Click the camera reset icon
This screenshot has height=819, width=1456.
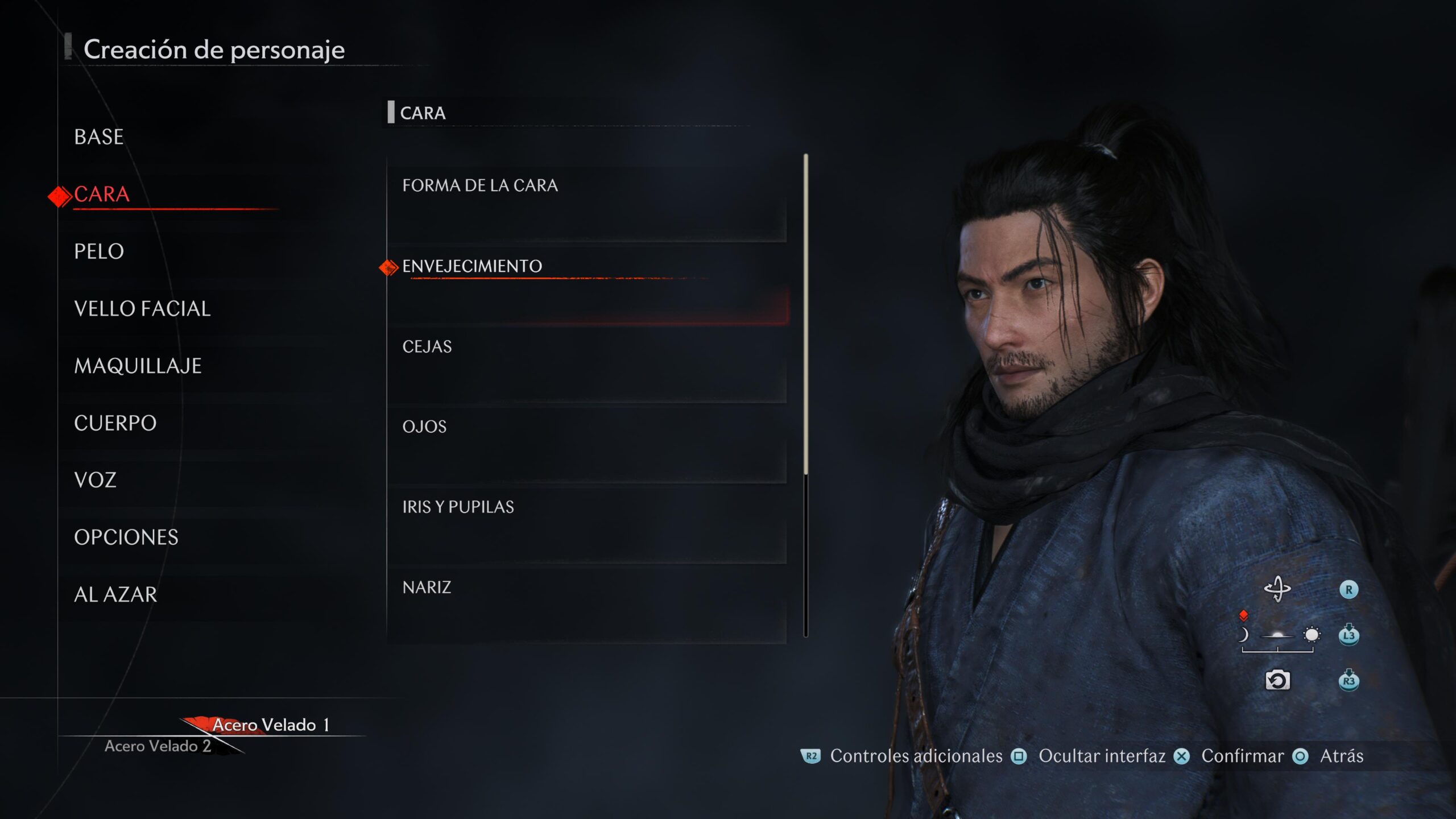1277,680
